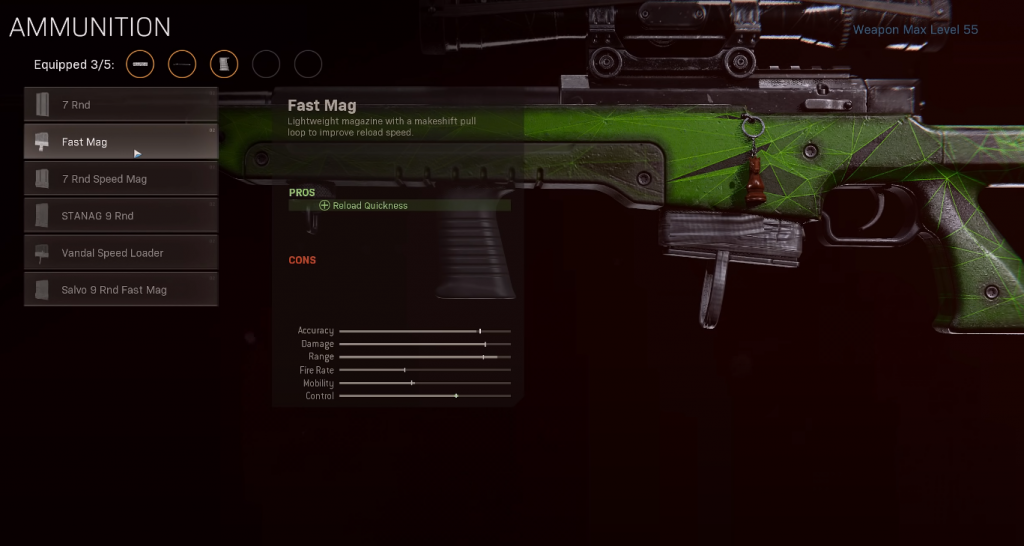The image size is (1024, 546).
Task: Pick the 7 Rnd Speed Mag
Action: click(x=121, y=179)
